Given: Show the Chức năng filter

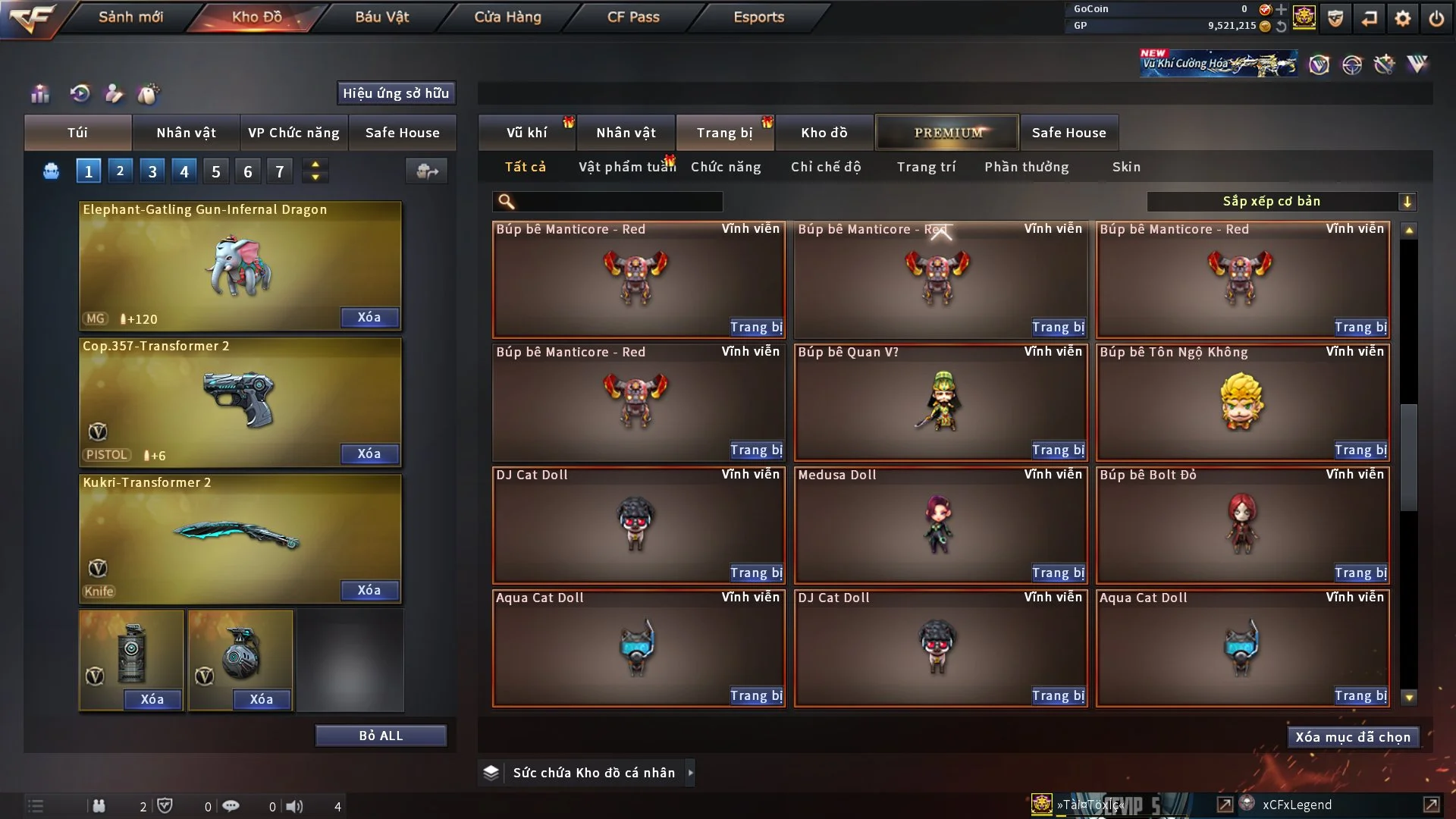Looking at the screenshot, I should (726, 167).
